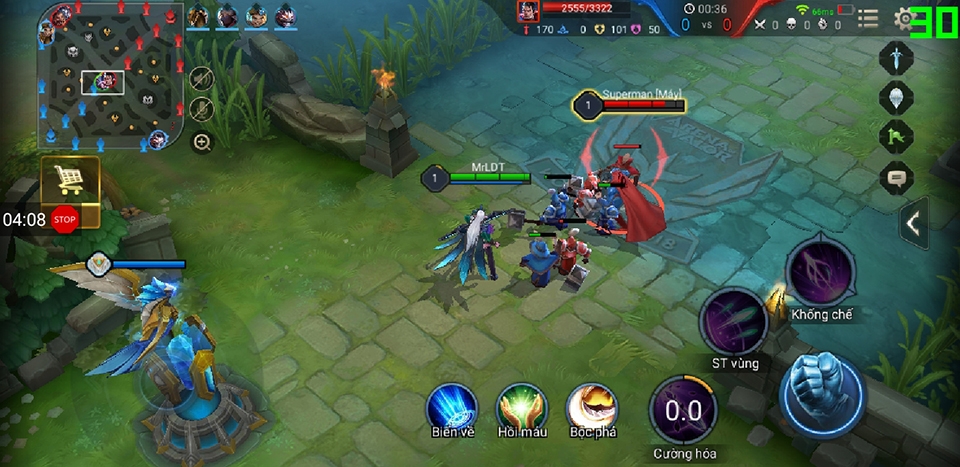Use the Biến về recall spell
This screenshot has height=467, width=960.
tap(452, 408)
